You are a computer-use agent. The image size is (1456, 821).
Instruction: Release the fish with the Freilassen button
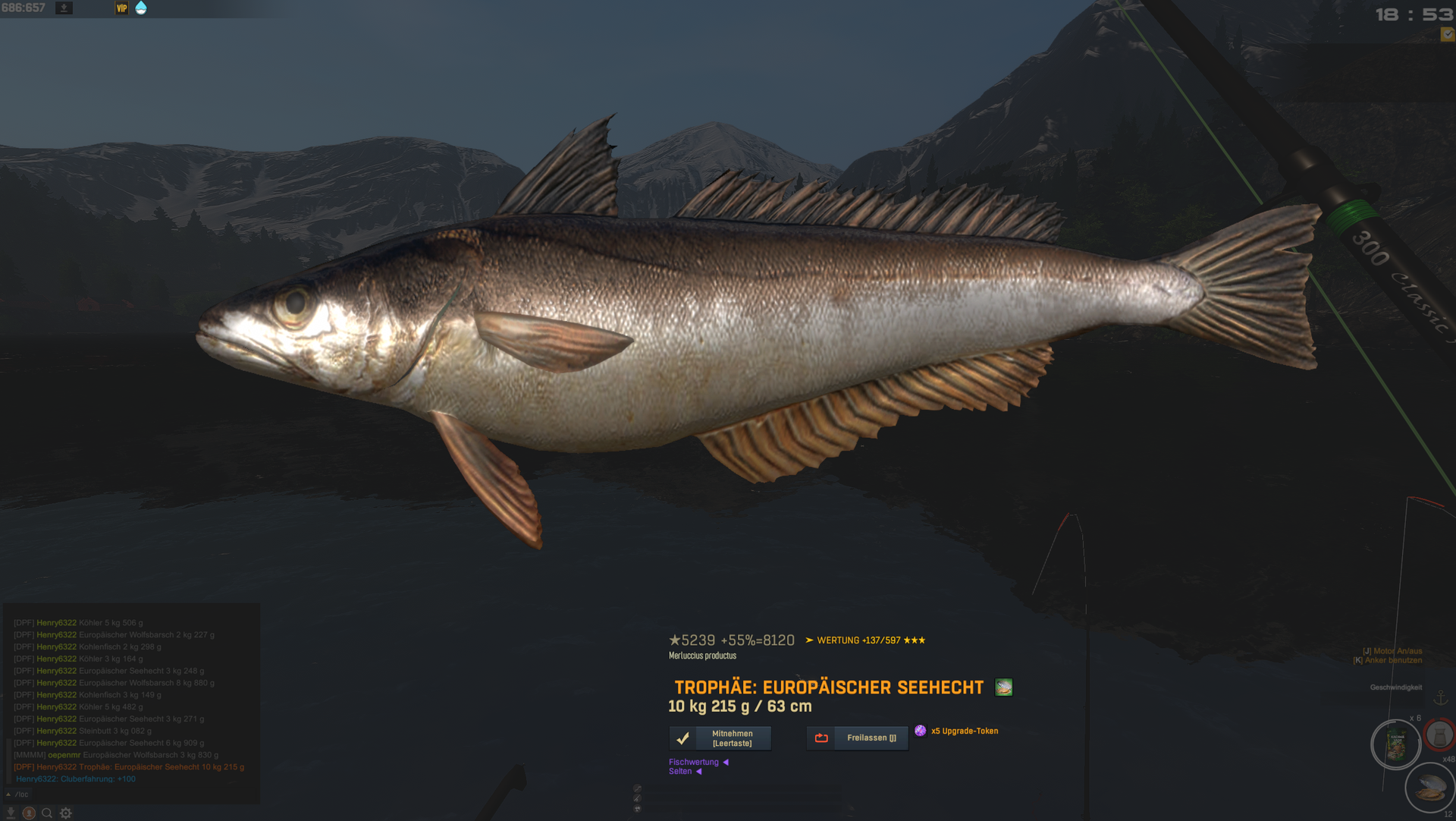(x=857, y=738)
